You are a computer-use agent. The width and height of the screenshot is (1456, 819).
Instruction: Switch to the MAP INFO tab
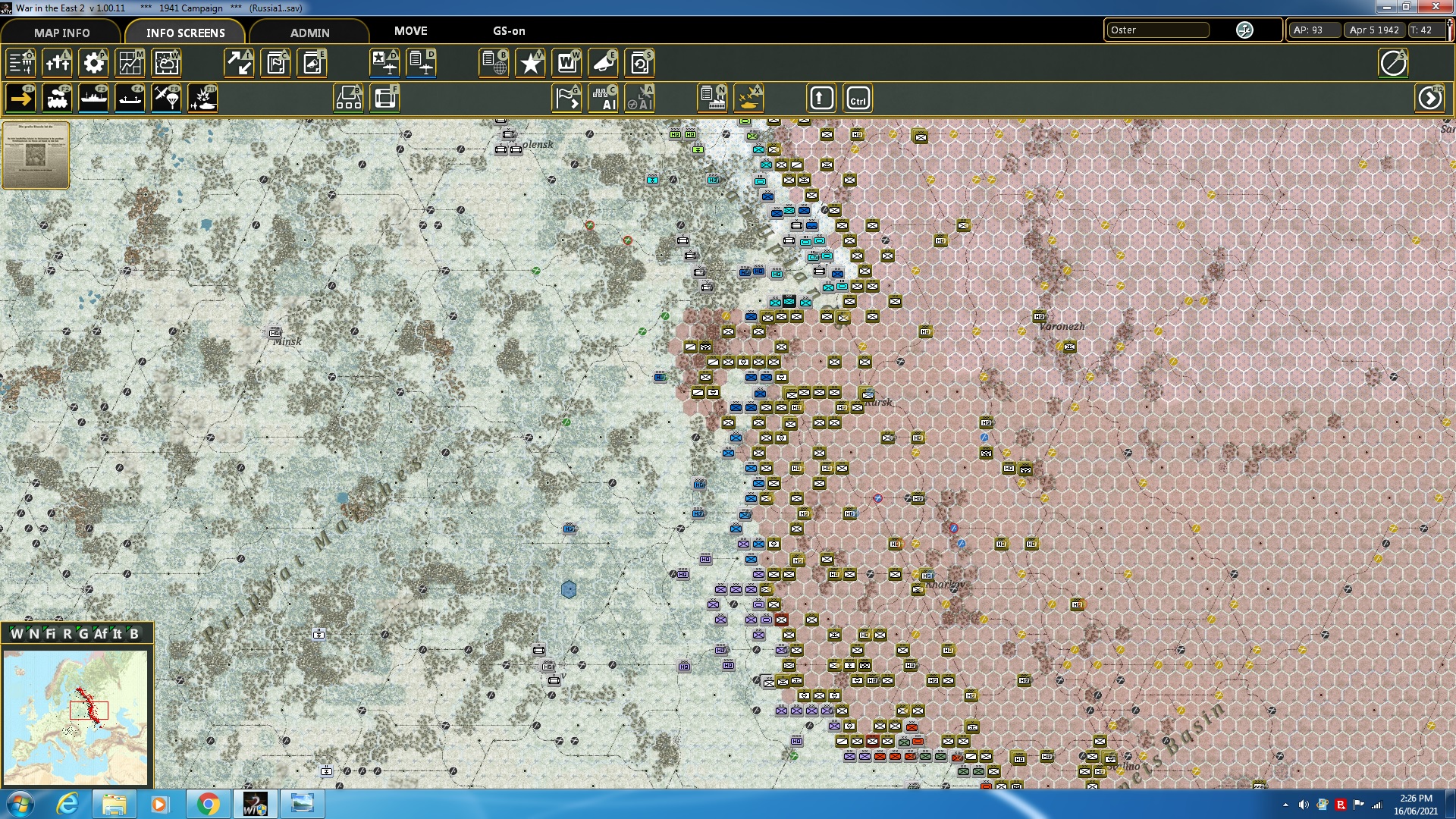tap(61, 33)
